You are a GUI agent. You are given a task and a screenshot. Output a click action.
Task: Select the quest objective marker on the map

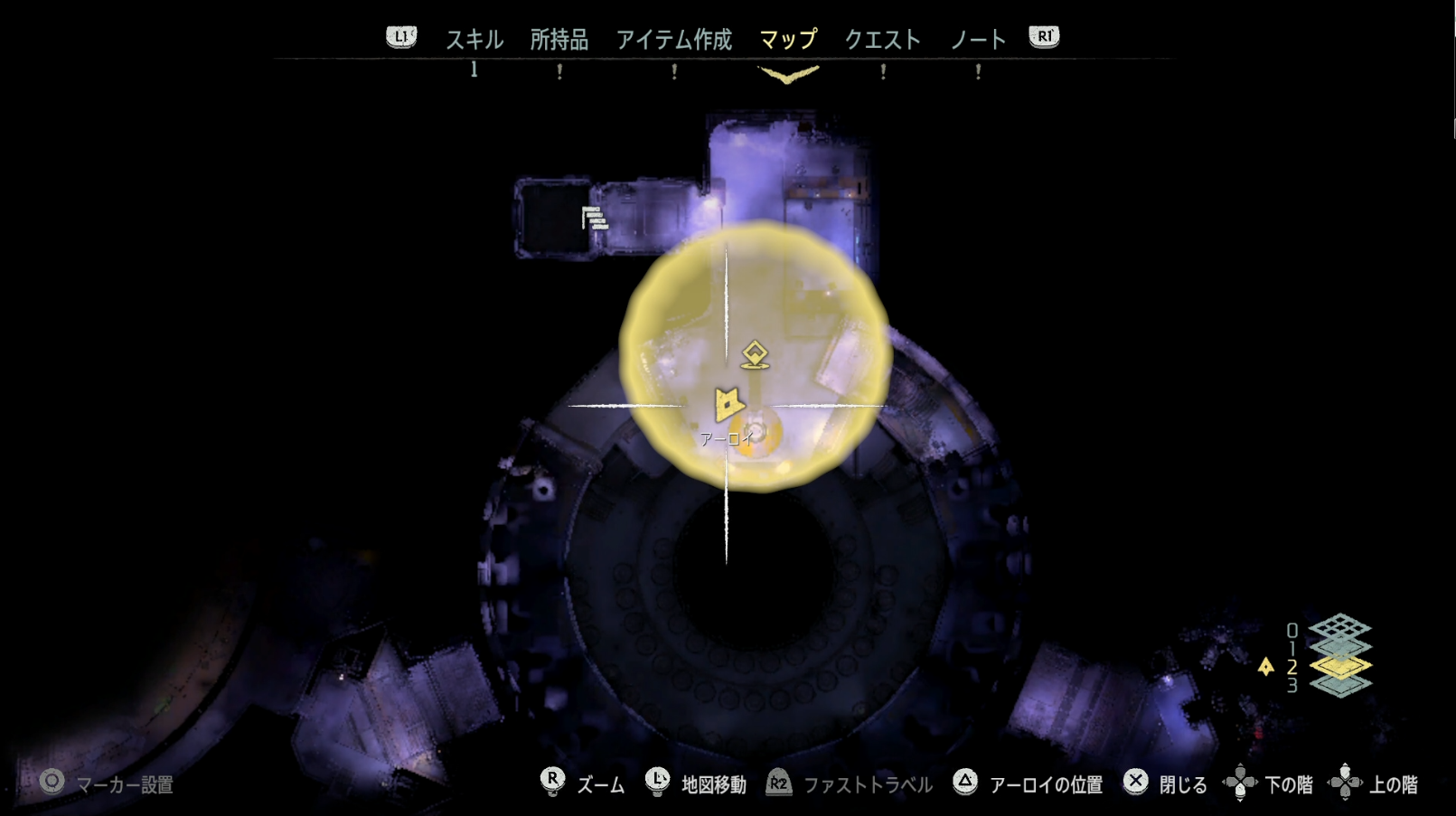tap(756, 354)
